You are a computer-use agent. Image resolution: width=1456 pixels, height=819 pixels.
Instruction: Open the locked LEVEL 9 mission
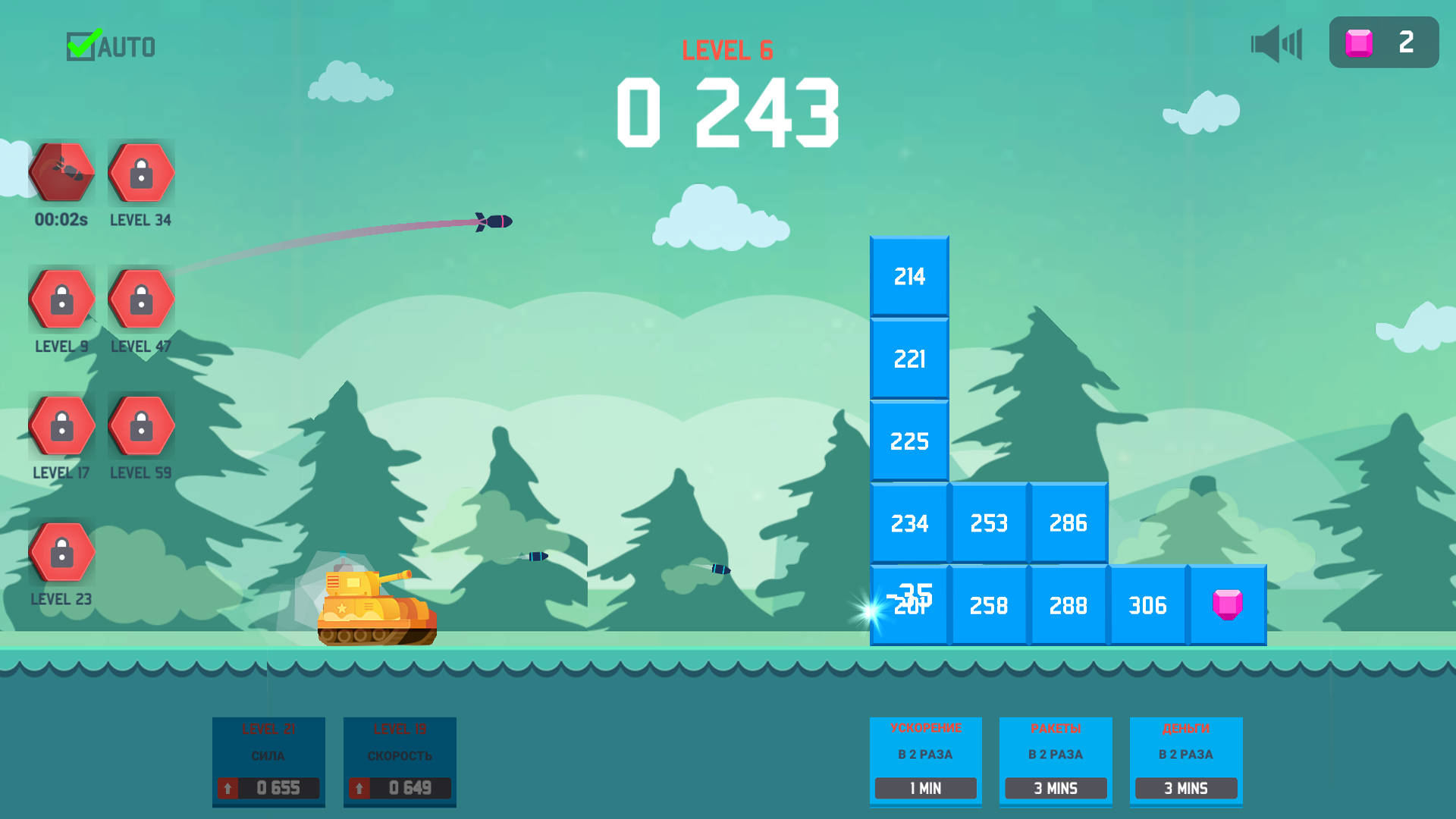pos(62,299)
